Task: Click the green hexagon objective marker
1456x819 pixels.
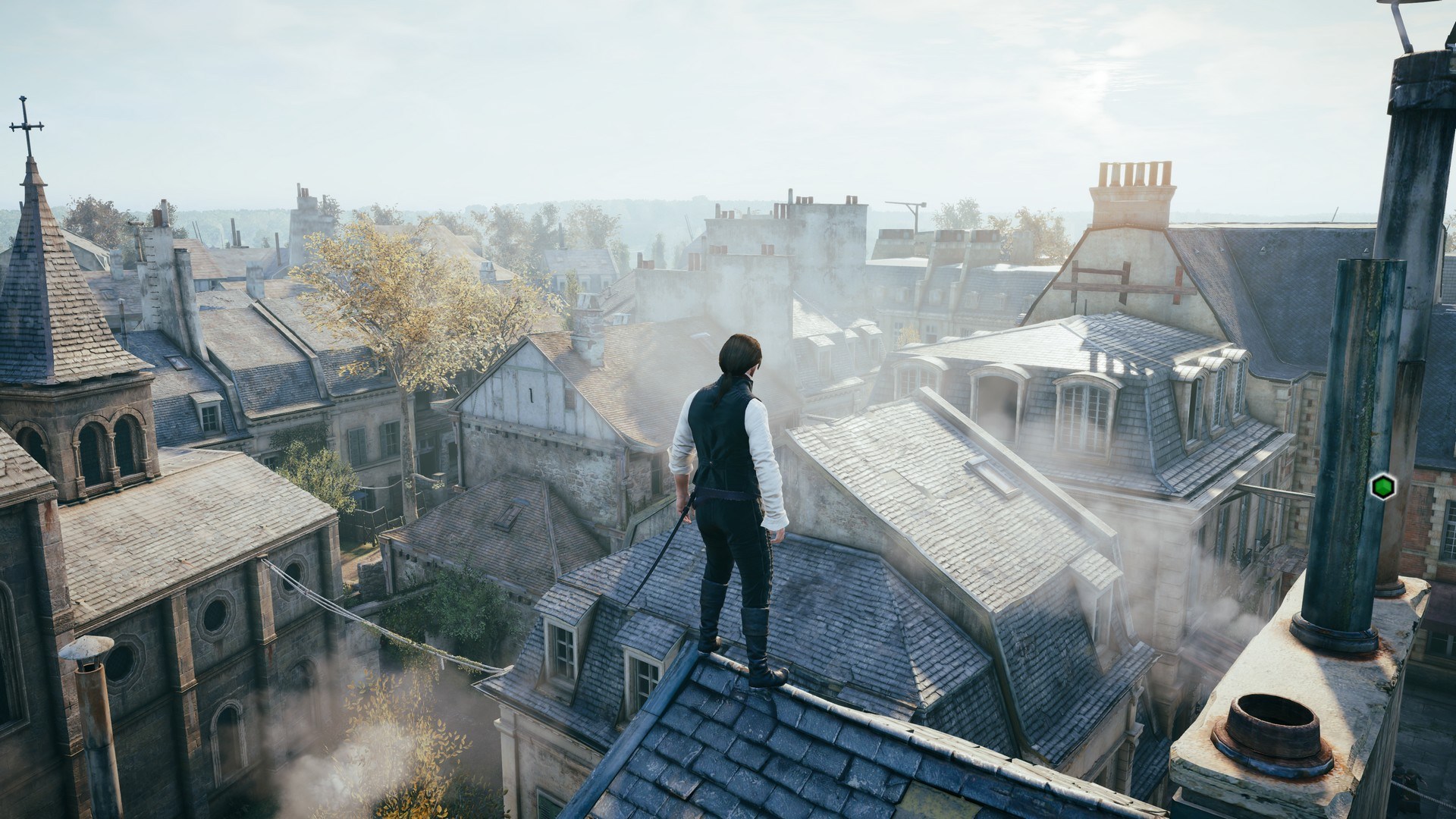Action: [1382, 485]
